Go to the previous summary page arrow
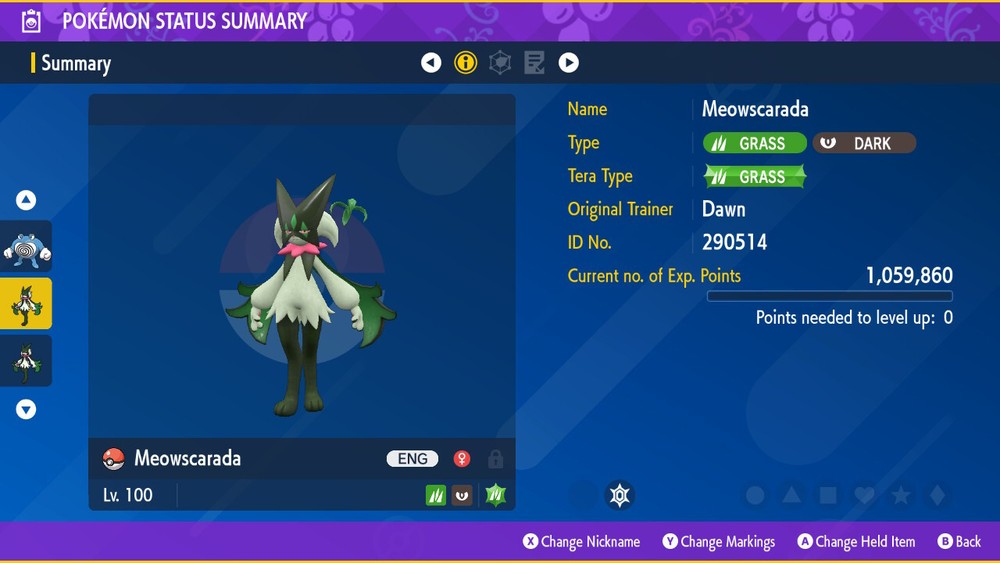 [x=431, y=63]
